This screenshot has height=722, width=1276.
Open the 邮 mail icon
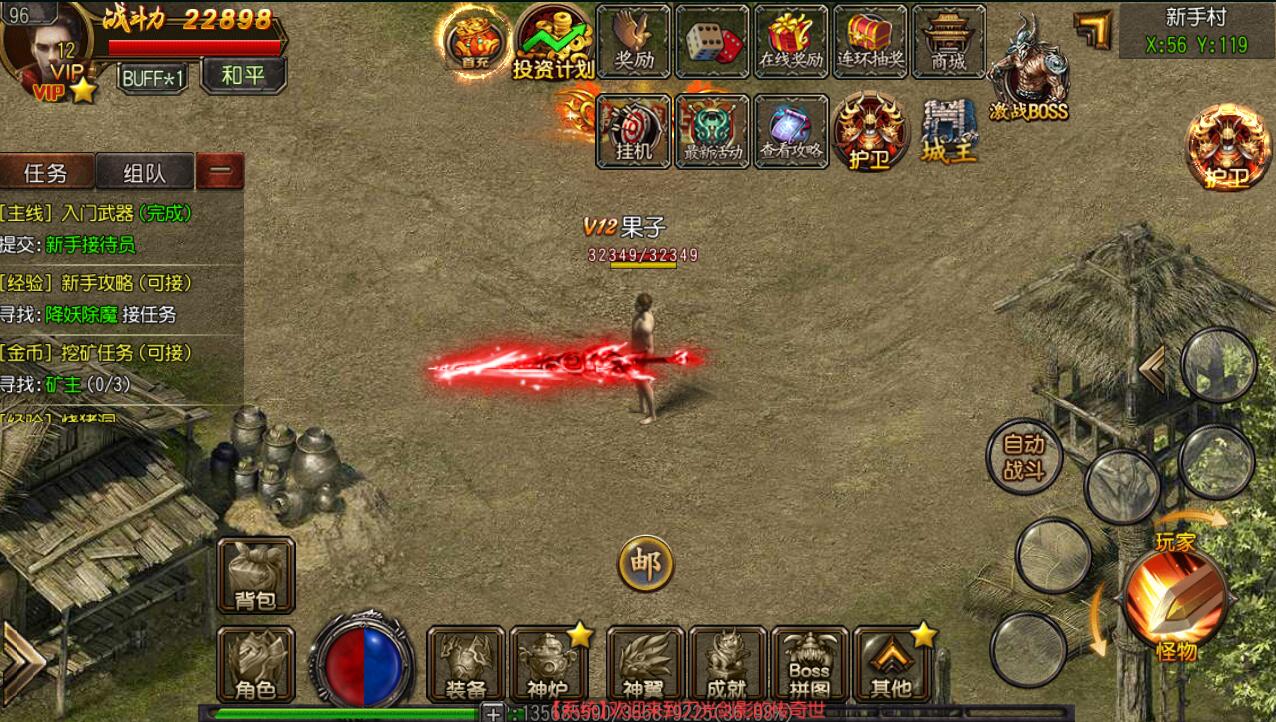click(645, 565)
